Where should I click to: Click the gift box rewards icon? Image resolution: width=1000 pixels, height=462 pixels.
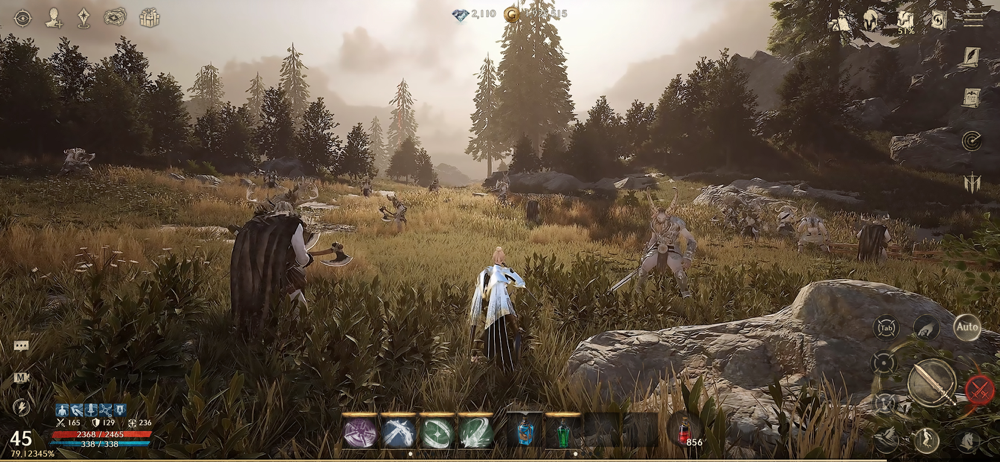click(x=149, y=17)
